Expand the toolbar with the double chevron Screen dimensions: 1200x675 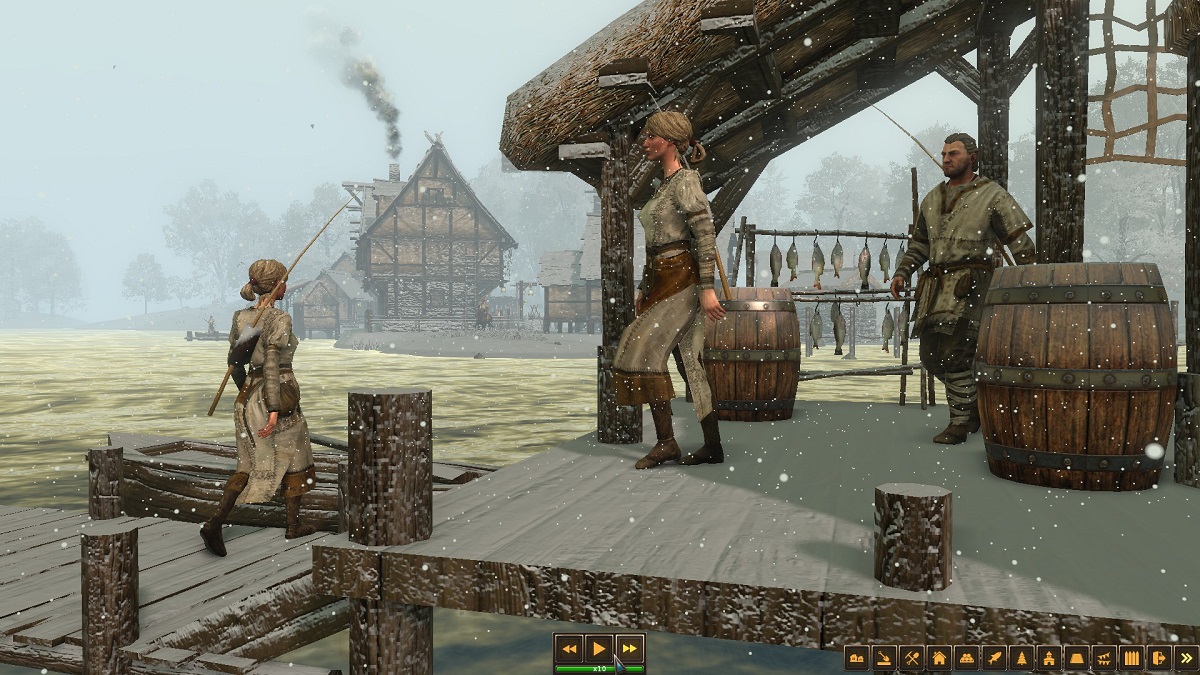tap(1186, 657)
